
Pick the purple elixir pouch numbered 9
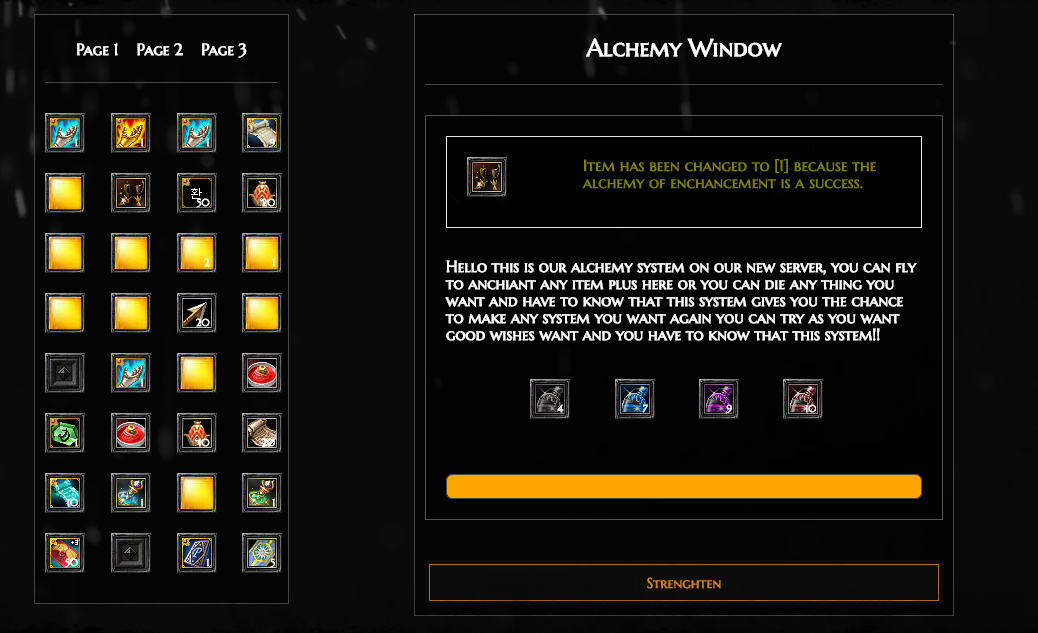718,399
